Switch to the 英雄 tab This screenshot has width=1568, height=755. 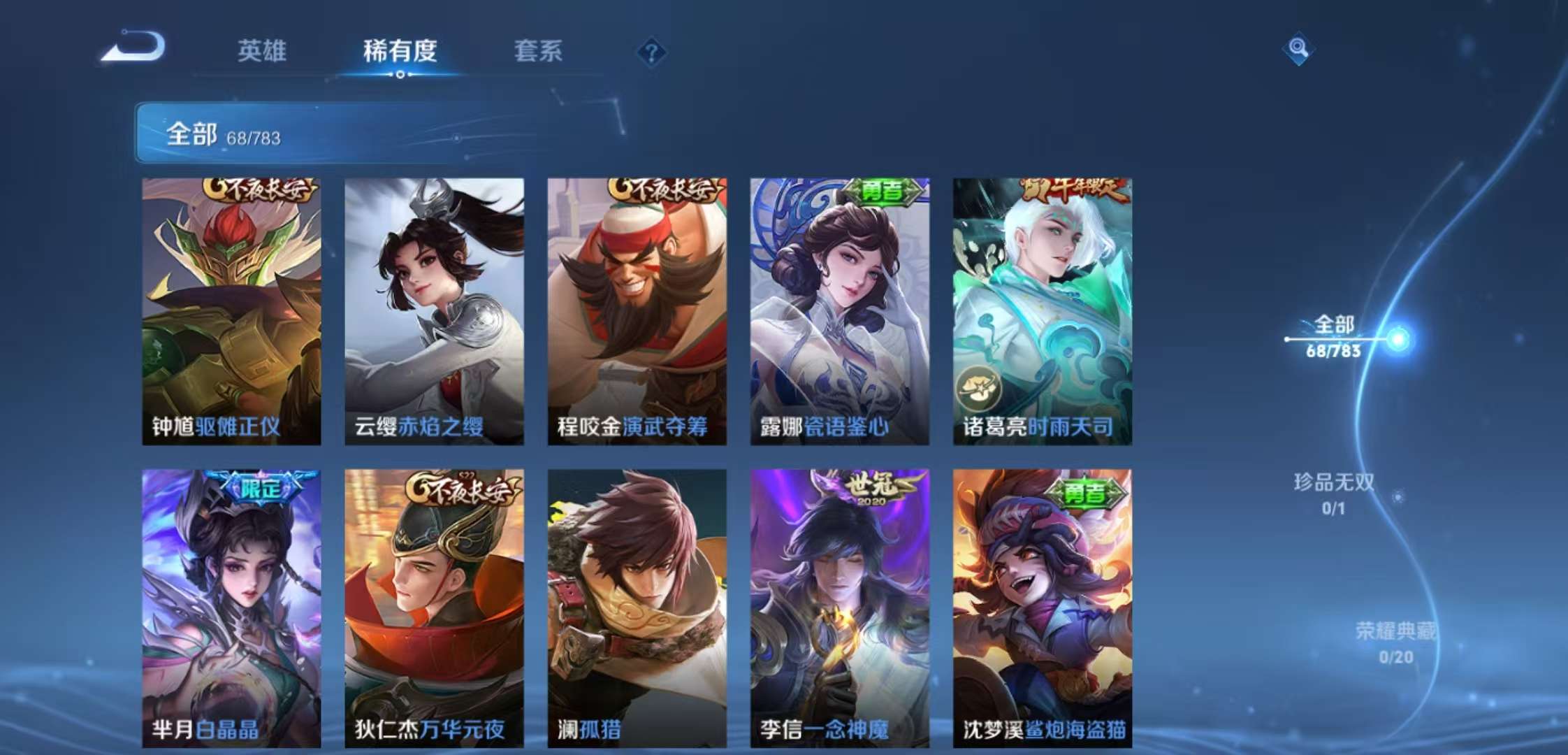263,52
